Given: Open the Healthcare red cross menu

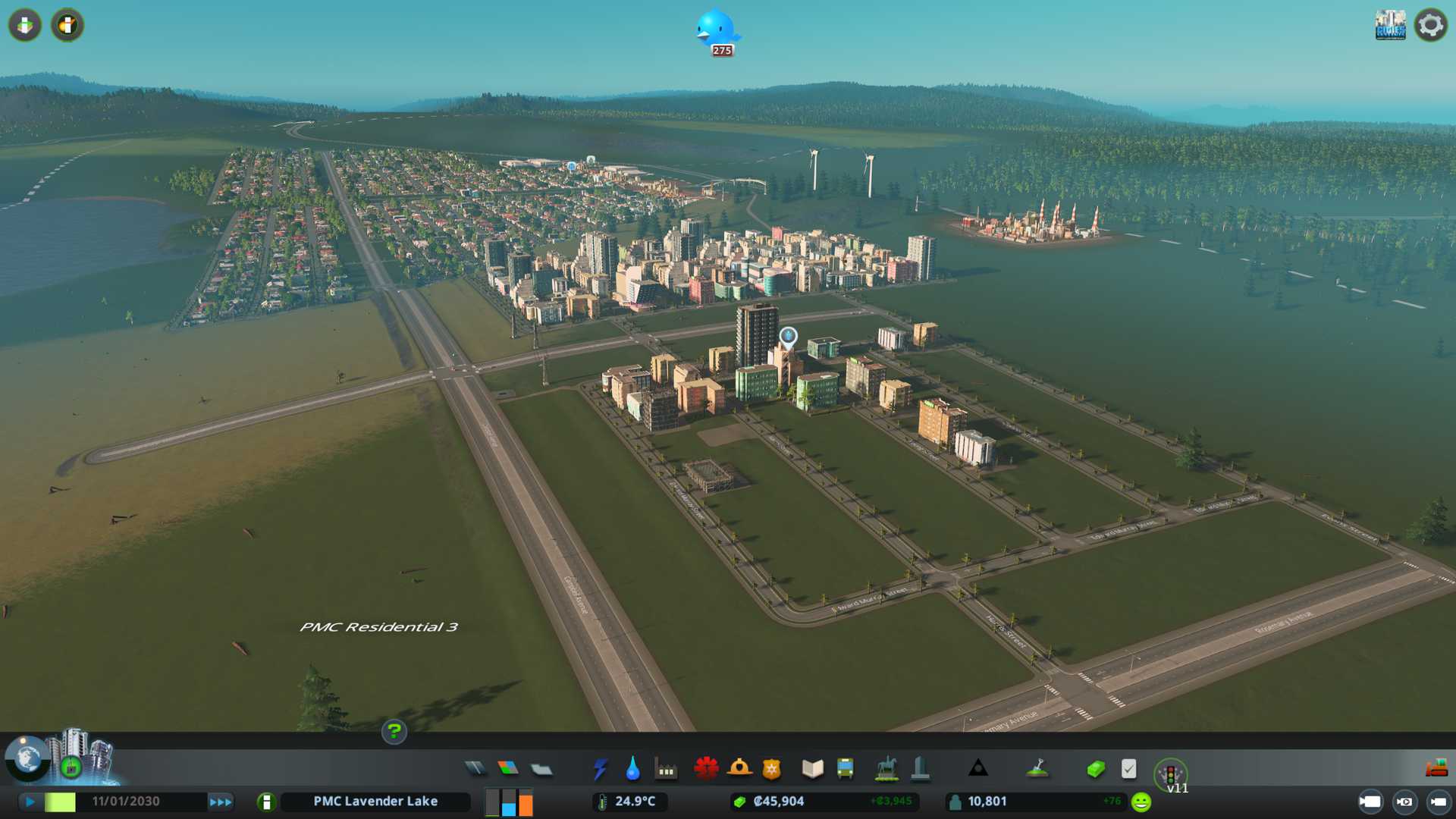Looking at the screenshot, I should coord(706,769).
